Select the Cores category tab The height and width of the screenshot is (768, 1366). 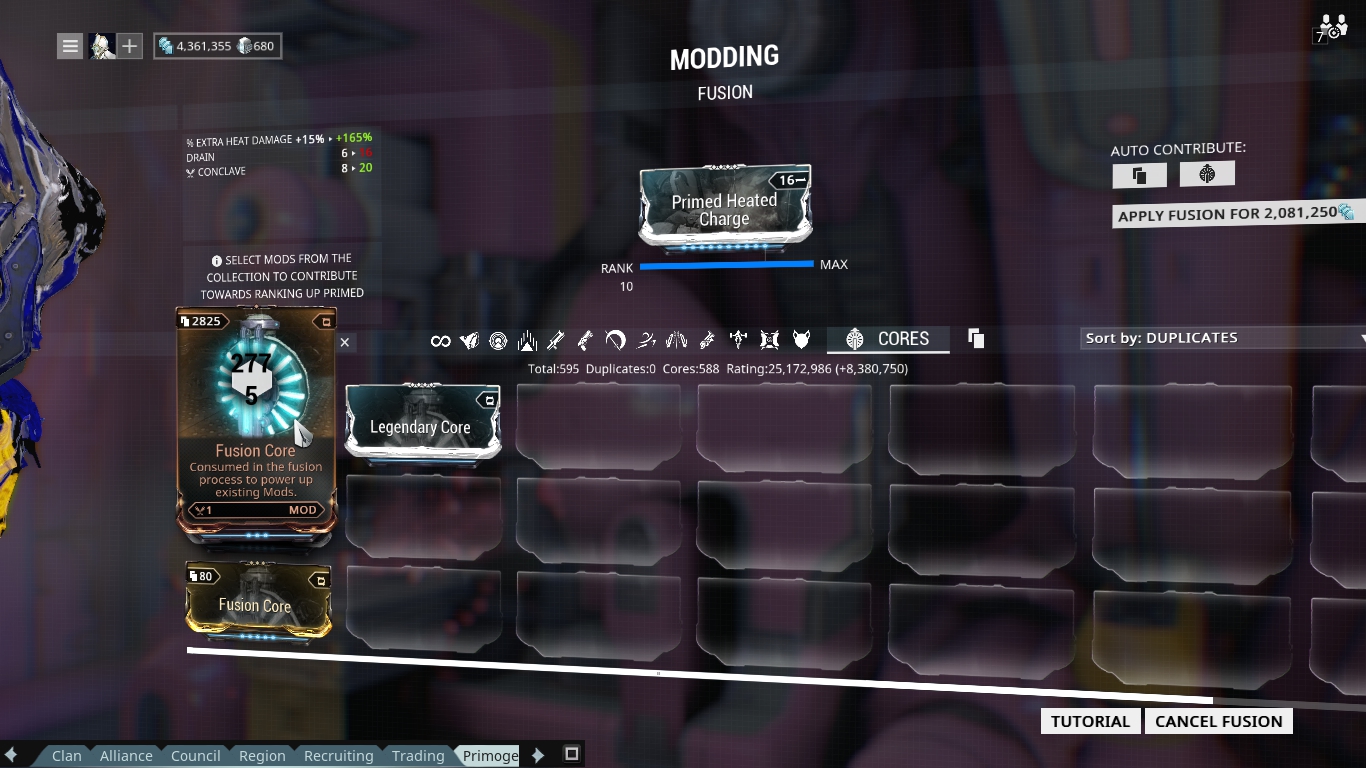(889, 339)
